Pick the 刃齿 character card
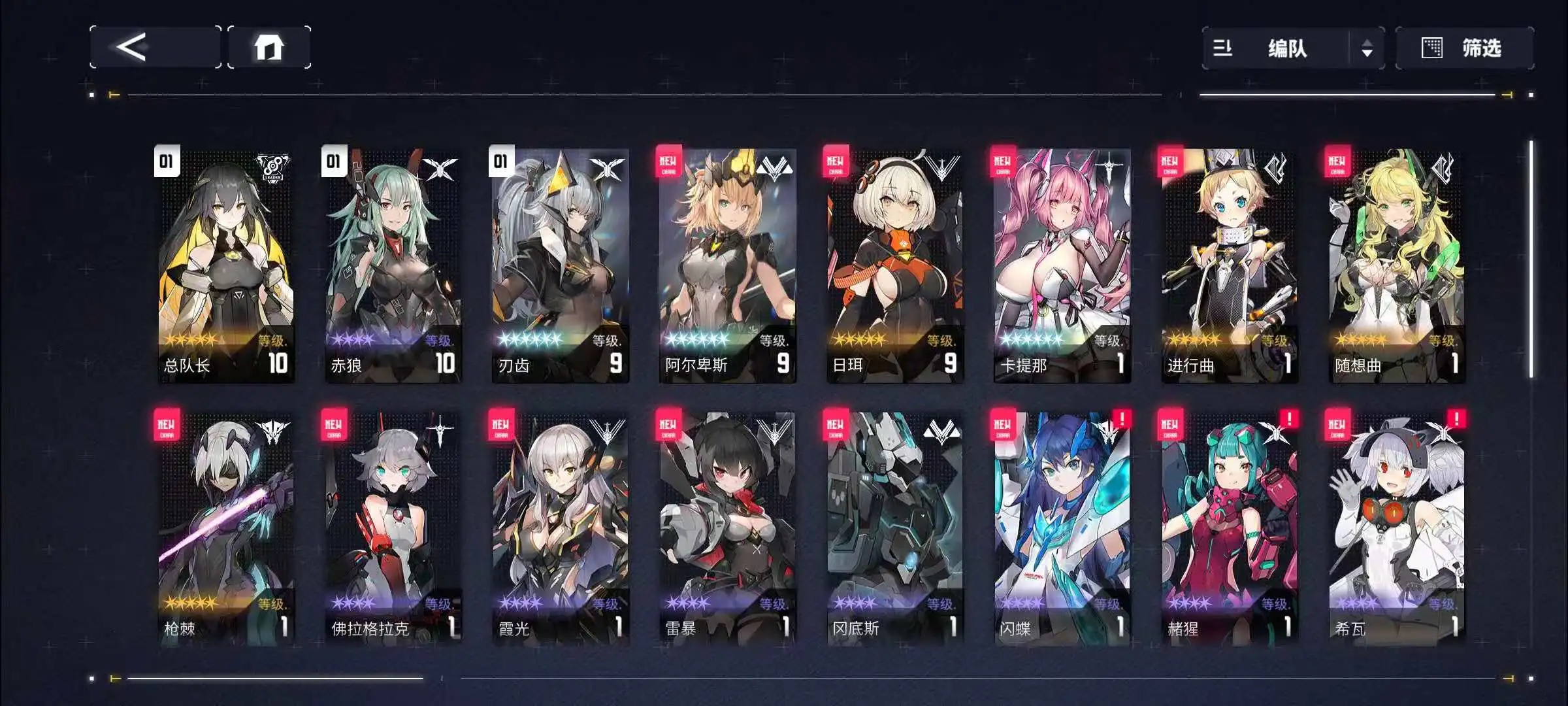Screen dimensions: 1568x706 (x=560, y=265)
